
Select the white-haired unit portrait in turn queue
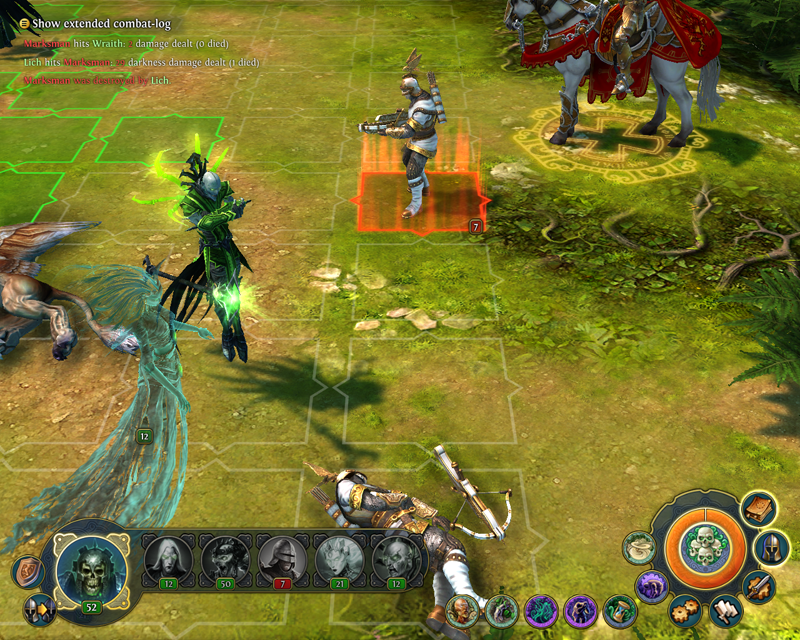click(167, 560)
